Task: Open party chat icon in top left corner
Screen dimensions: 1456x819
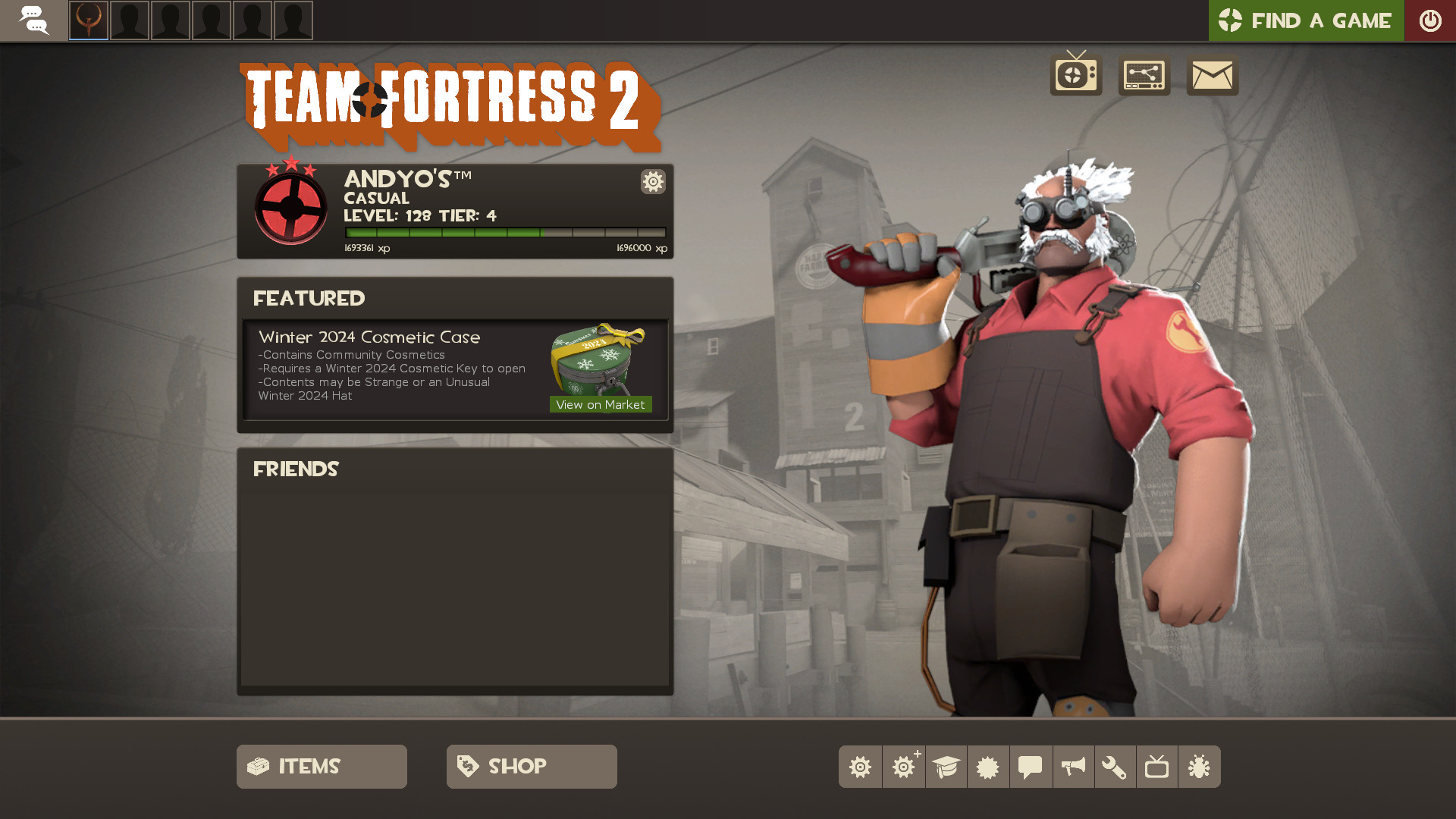Action: point(34,20)
